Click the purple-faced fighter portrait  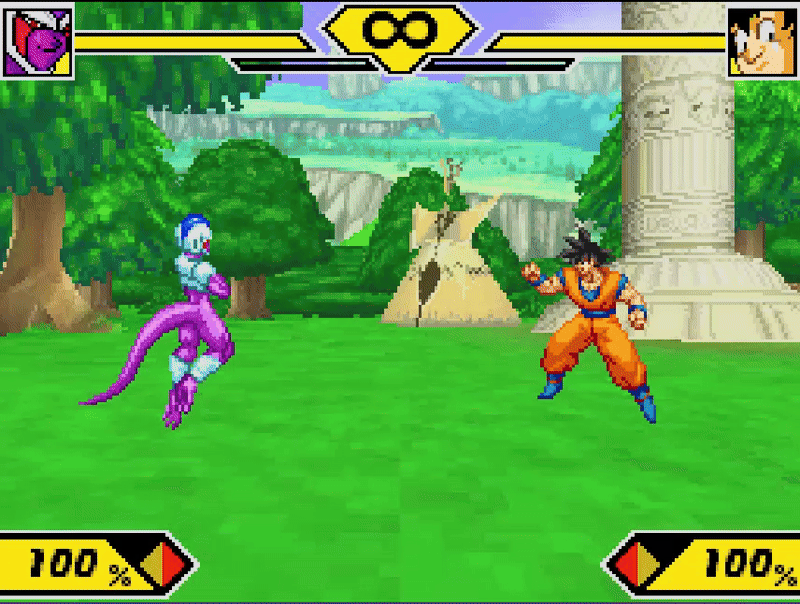coord(37,43)
